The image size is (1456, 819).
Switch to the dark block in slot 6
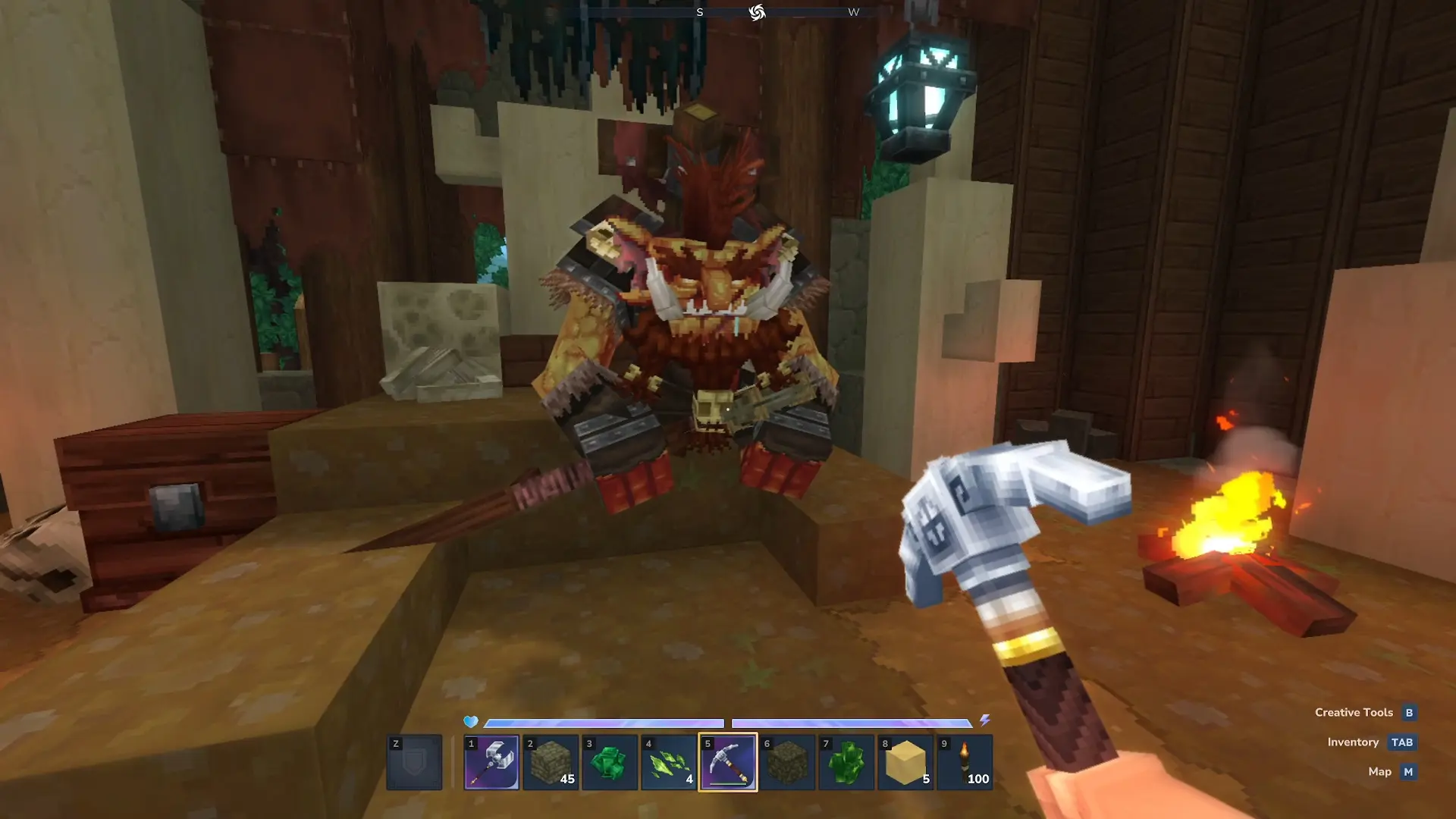pos(787,762)
